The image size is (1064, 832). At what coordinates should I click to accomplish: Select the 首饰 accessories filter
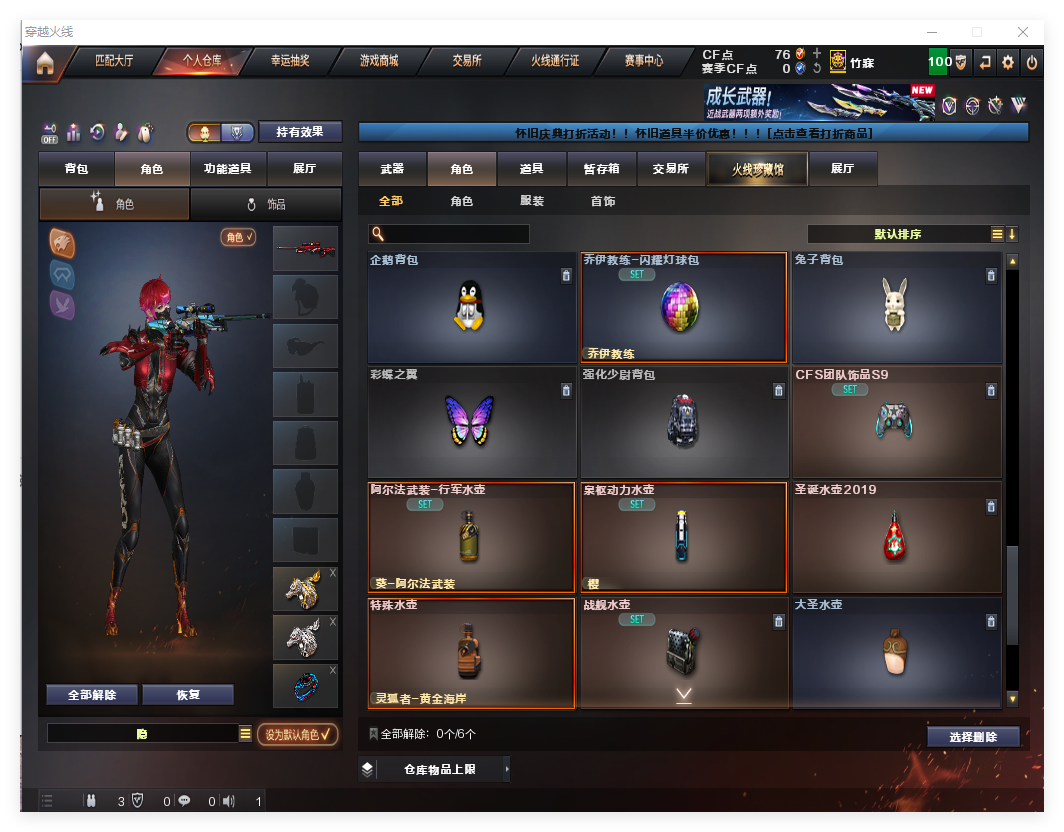pyautogui.click(x=603, y=201)
